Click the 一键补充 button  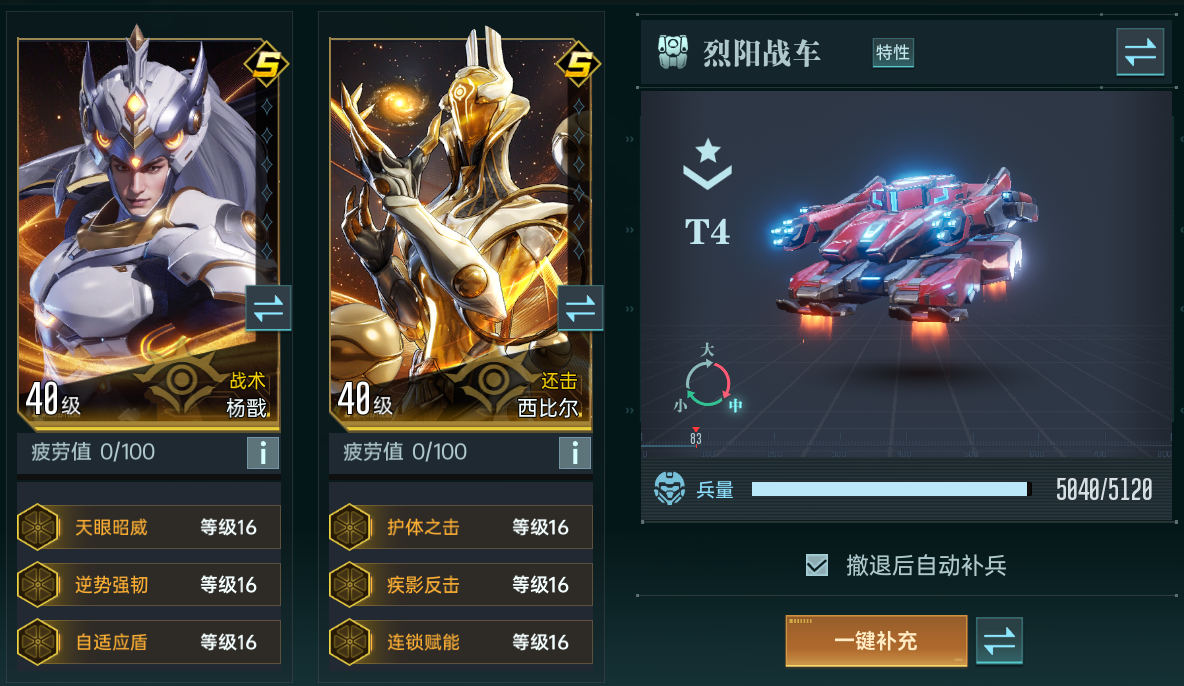876,641
